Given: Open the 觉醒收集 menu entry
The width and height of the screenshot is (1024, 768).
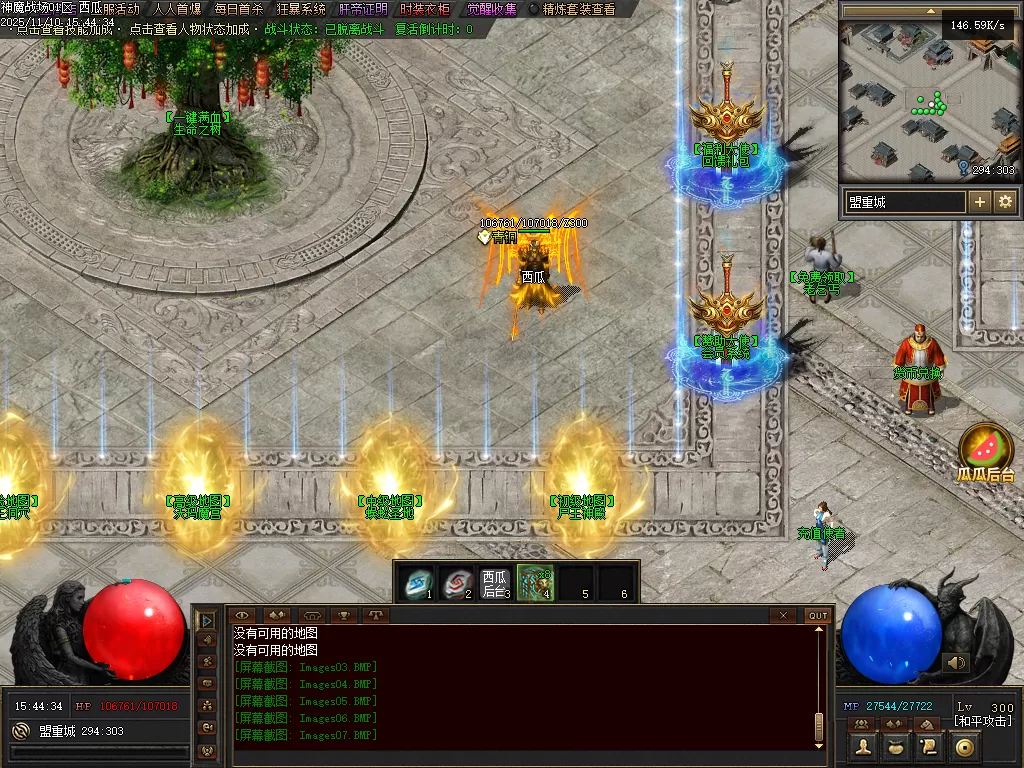Looking at the screenshot, I should tap(492, 9).
